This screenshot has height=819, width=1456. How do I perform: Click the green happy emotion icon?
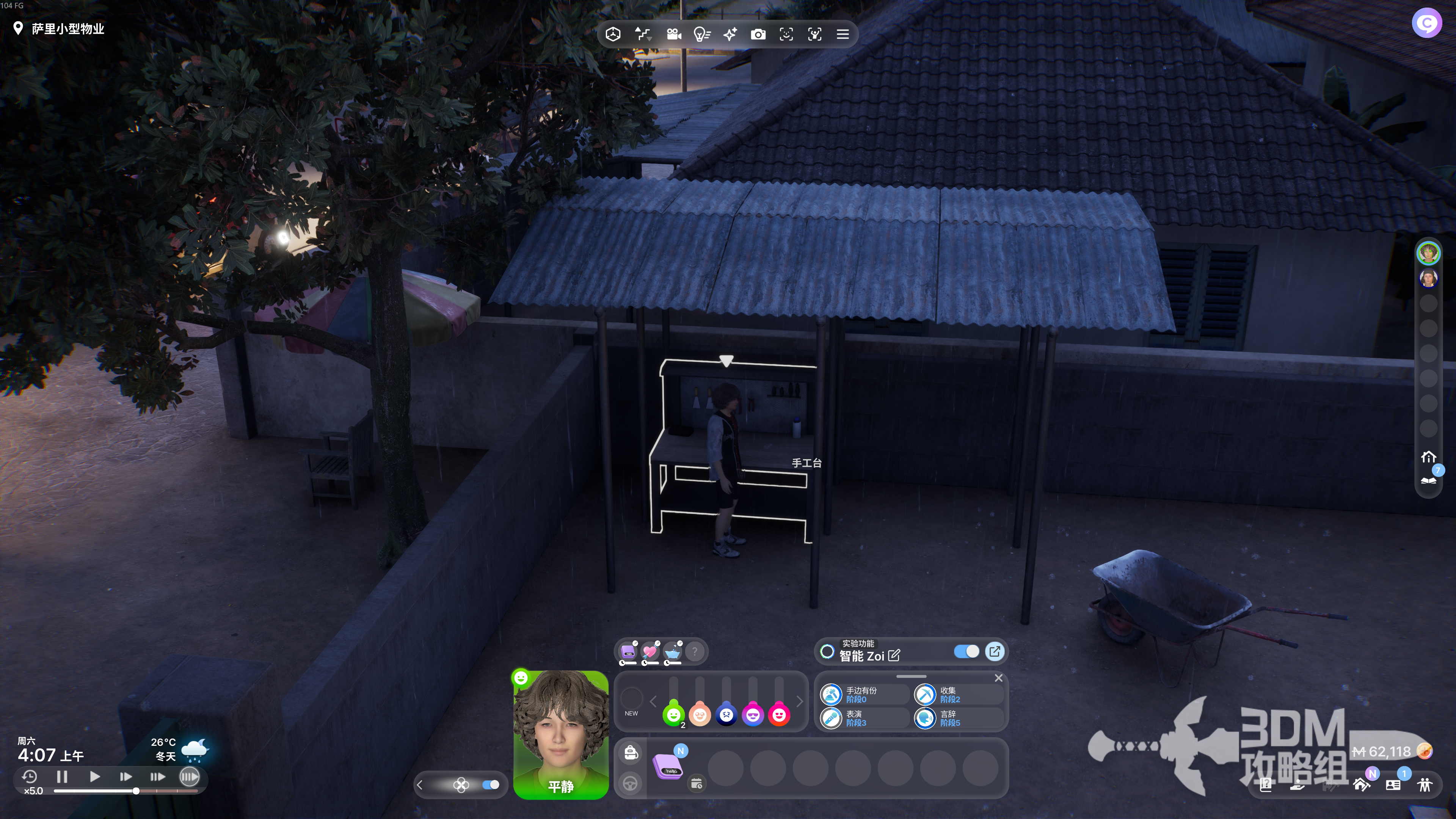click(x=673, y=715)
